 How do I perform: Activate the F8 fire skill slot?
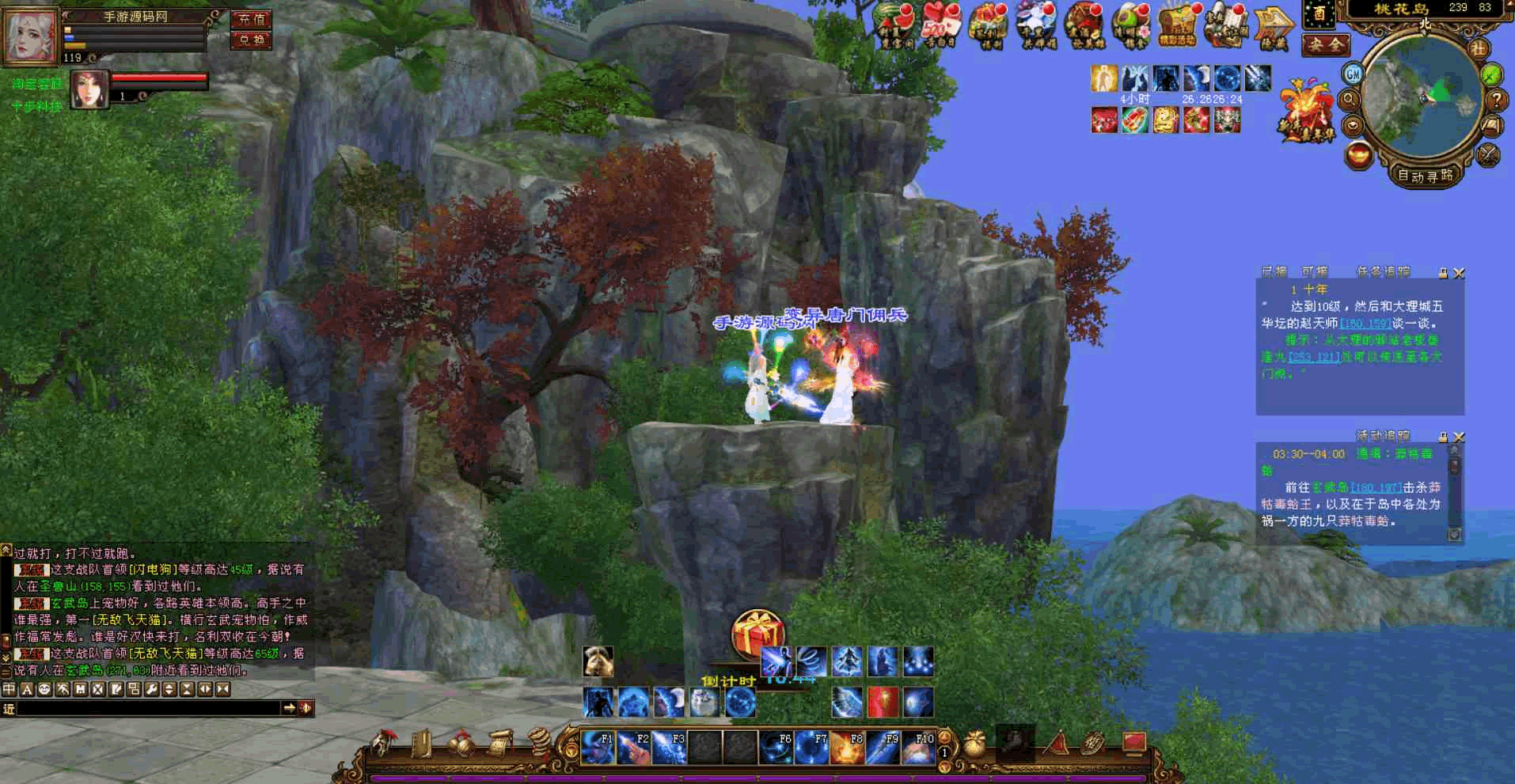(846, 748)
